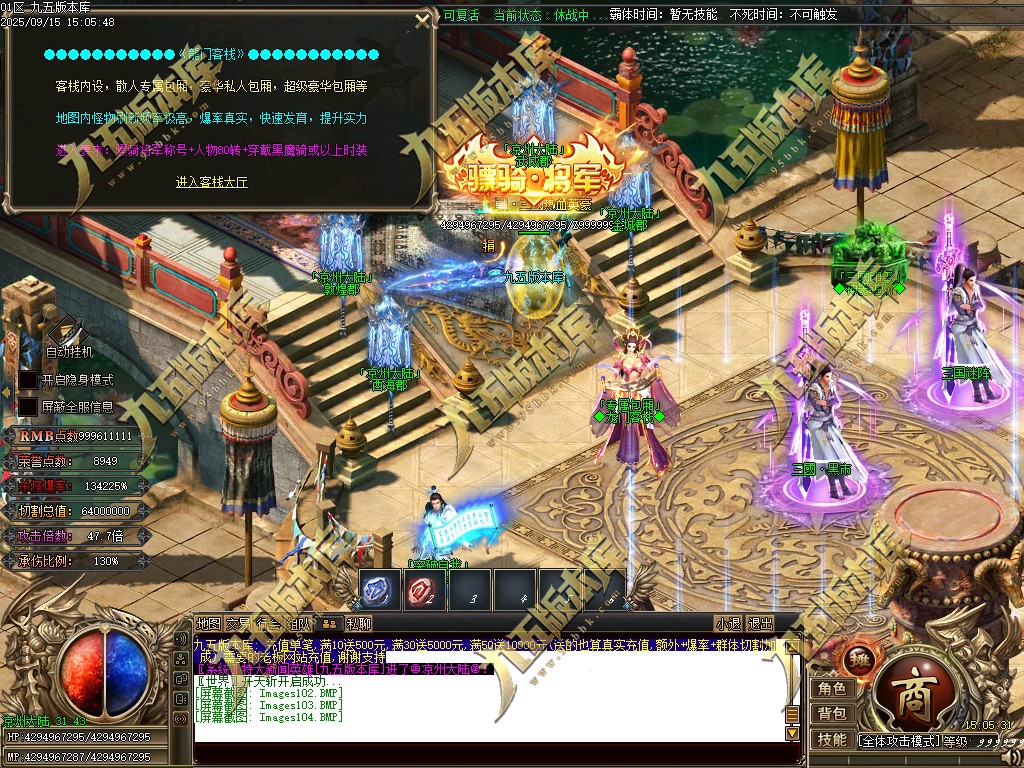
Task: Click the 退出 exit button
Action: [760, 624]
